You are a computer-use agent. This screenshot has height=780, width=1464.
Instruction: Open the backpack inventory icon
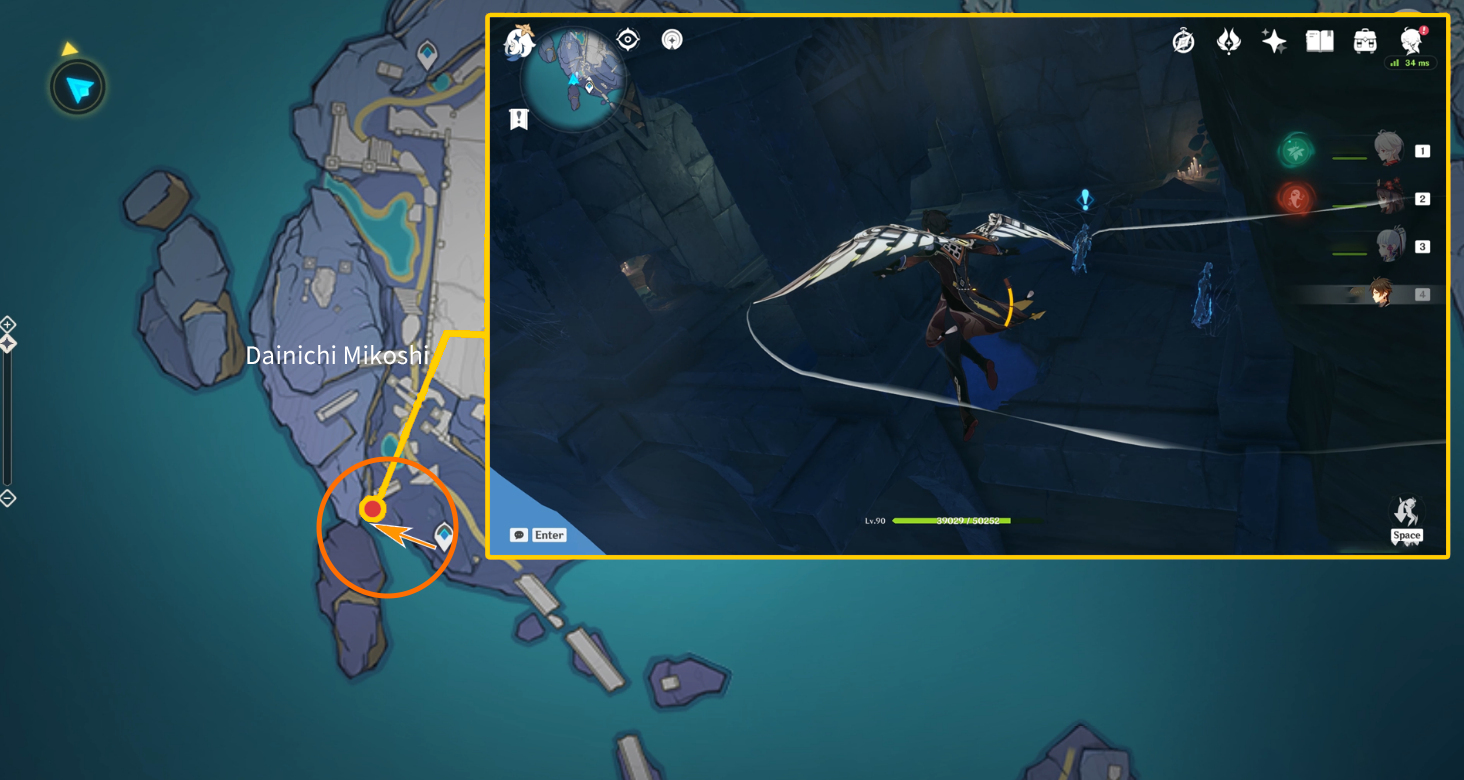click(1365, 41)
